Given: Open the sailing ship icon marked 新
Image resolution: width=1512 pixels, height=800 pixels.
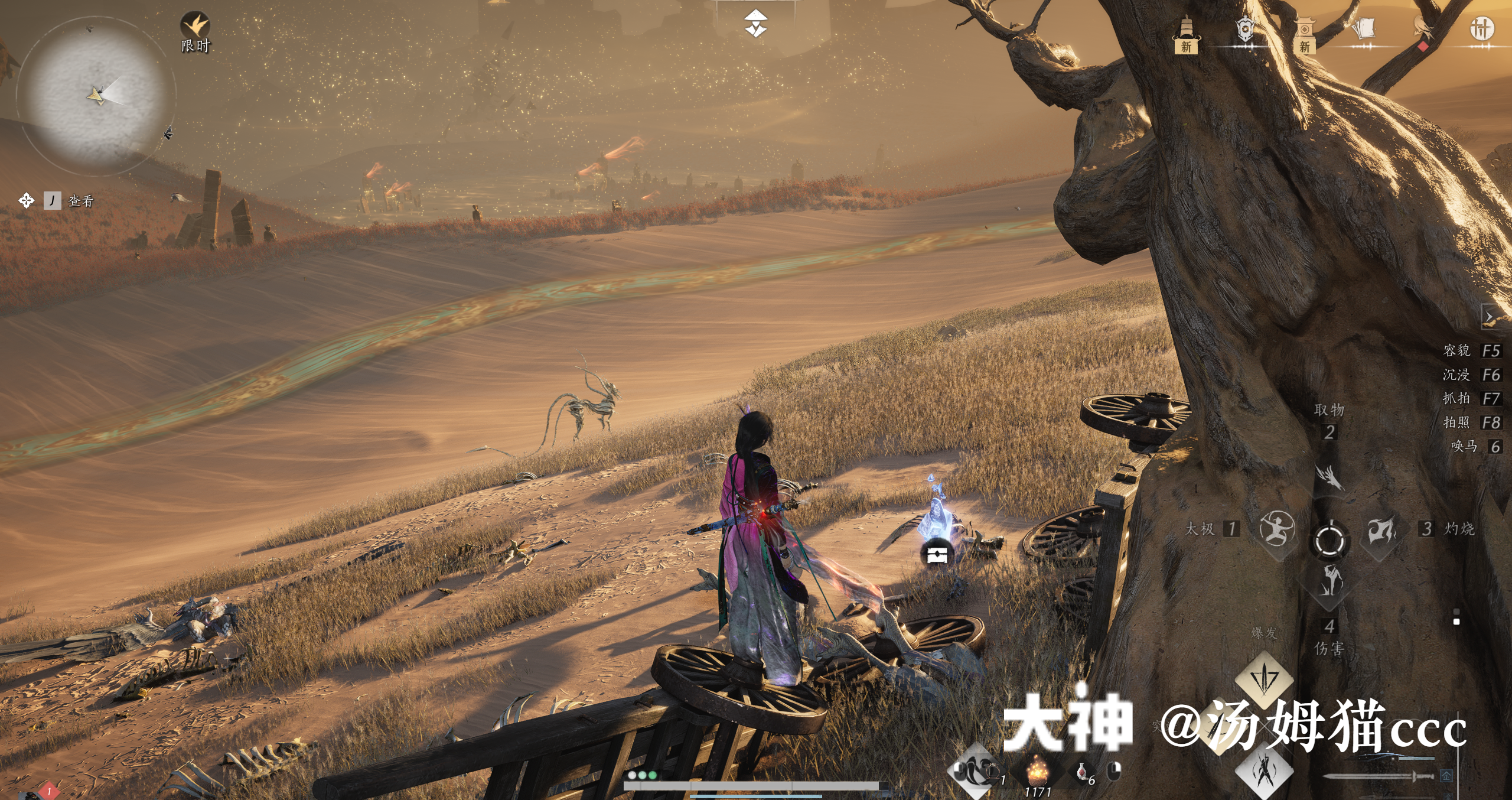Looking at the screenshot, I should click(x=1186, y=34).
